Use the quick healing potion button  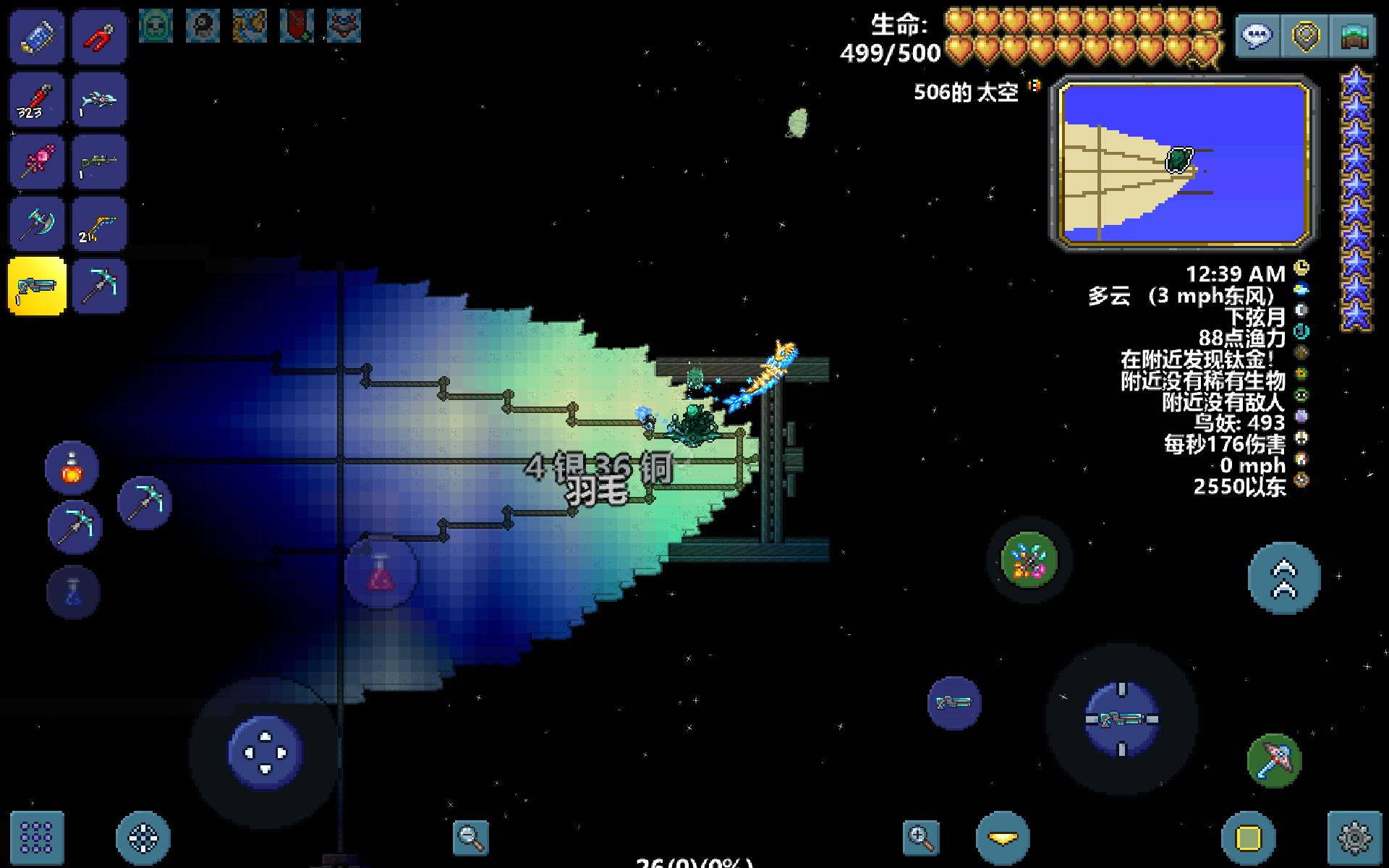click(72, 468)
